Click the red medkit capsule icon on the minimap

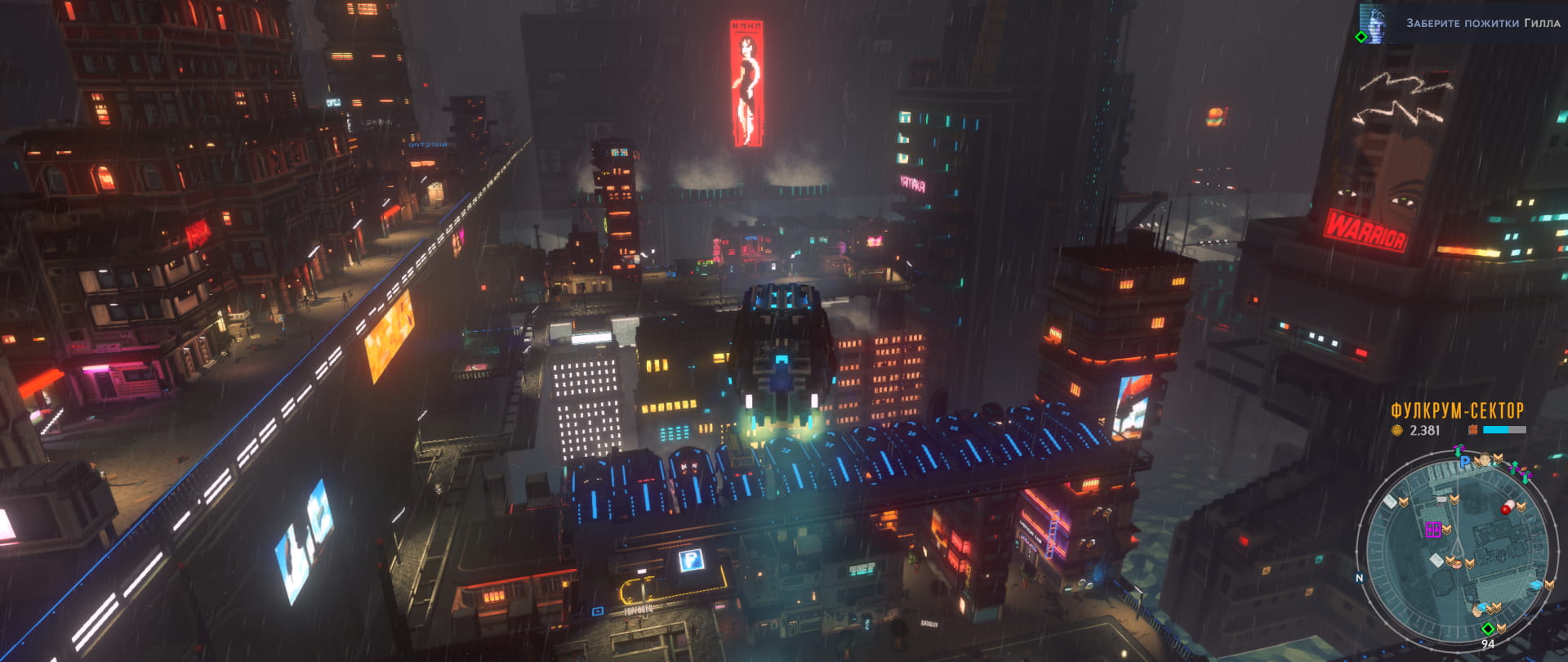click(1508, 506)
